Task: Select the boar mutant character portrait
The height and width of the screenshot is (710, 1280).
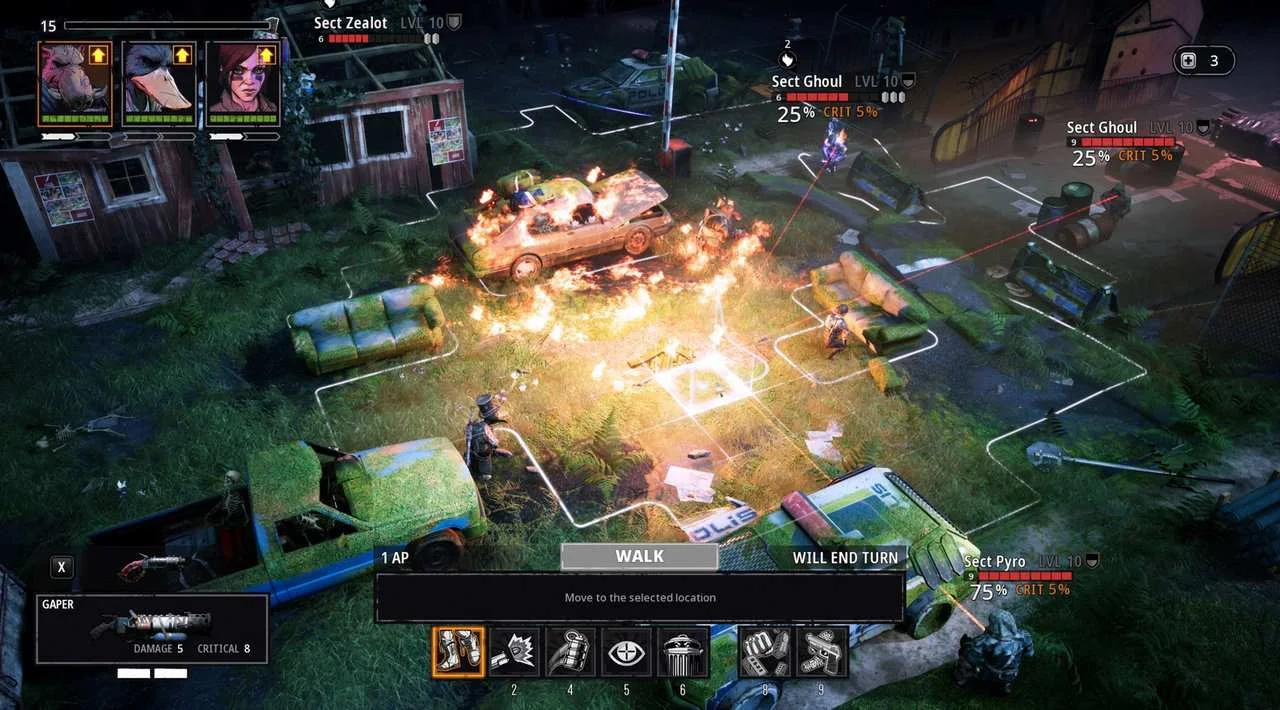Action: click(x=75, y=83)
